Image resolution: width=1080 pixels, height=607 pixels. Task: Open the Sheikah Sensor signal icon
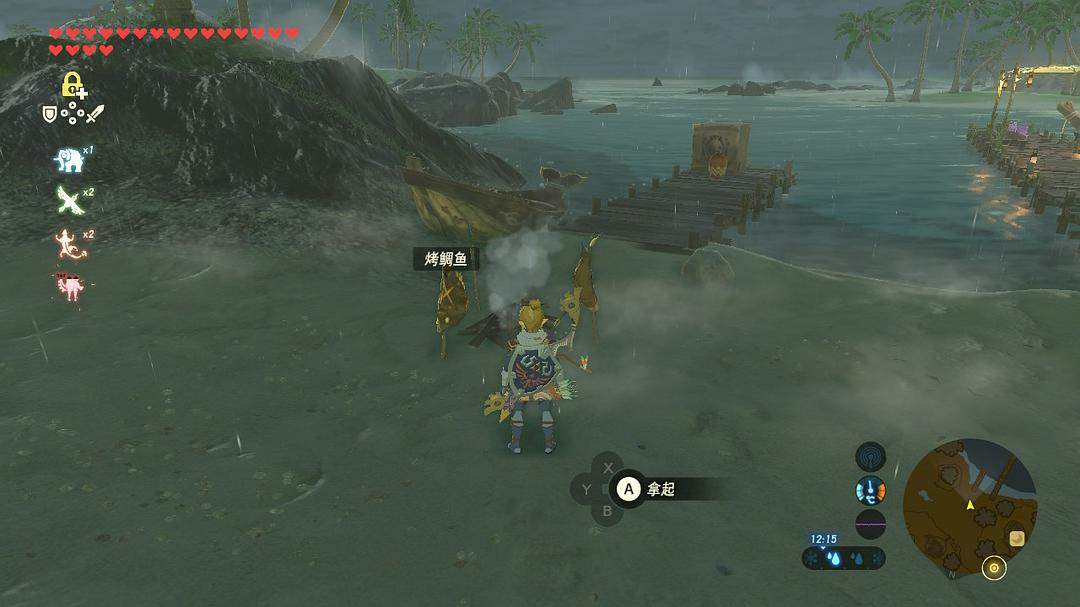pos(870,457)
